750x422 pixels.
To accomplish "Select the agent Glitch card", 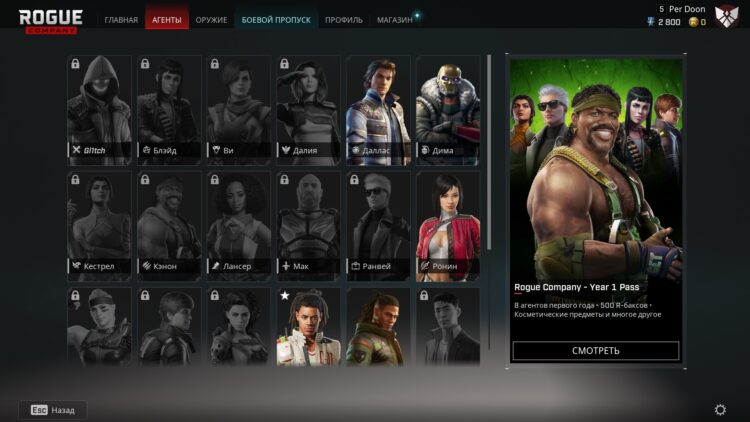I will 99,109.
